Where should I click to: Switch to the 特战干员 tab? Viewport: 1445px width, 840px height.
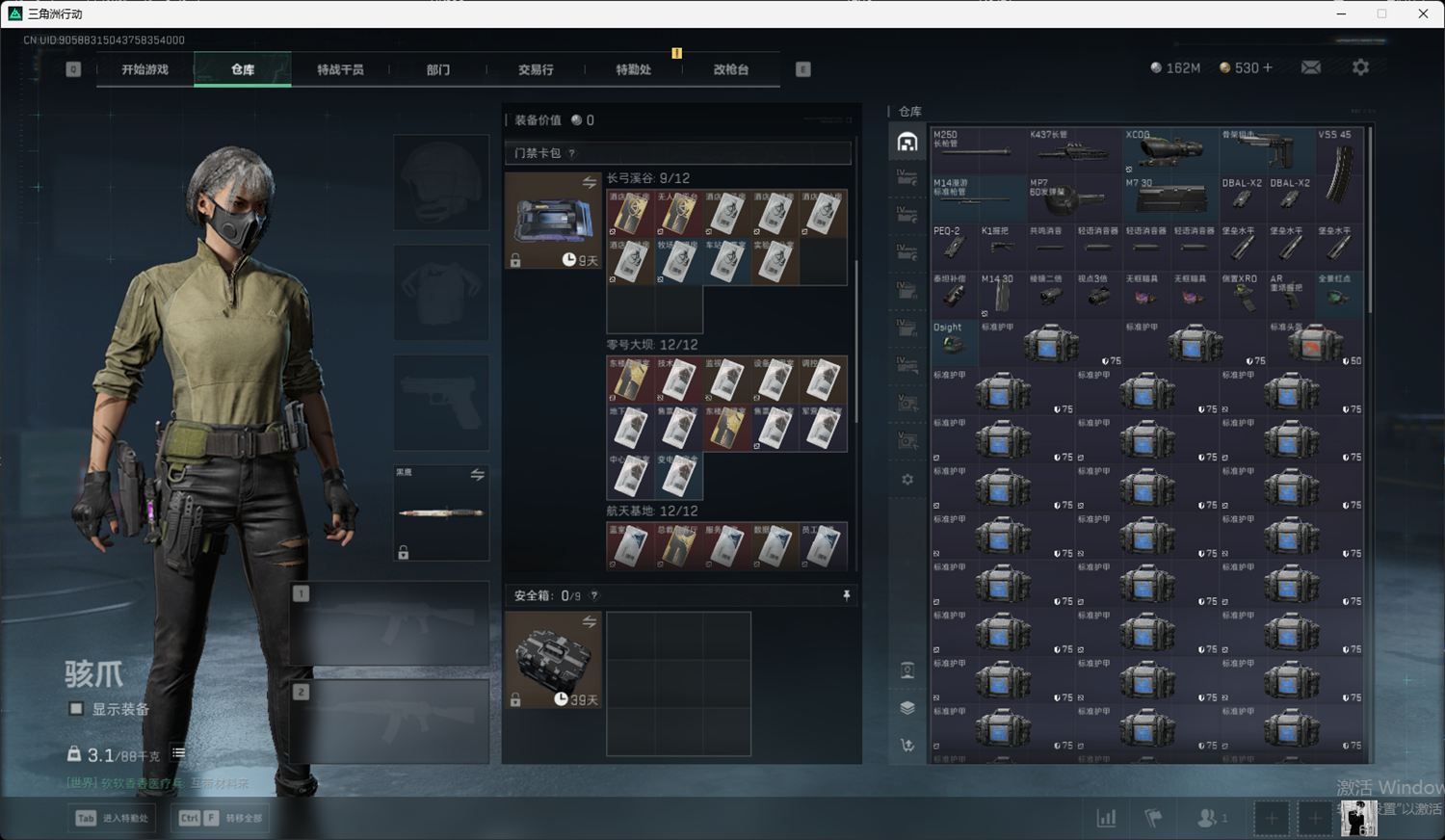pyautogui.click(x=340, y=69)
